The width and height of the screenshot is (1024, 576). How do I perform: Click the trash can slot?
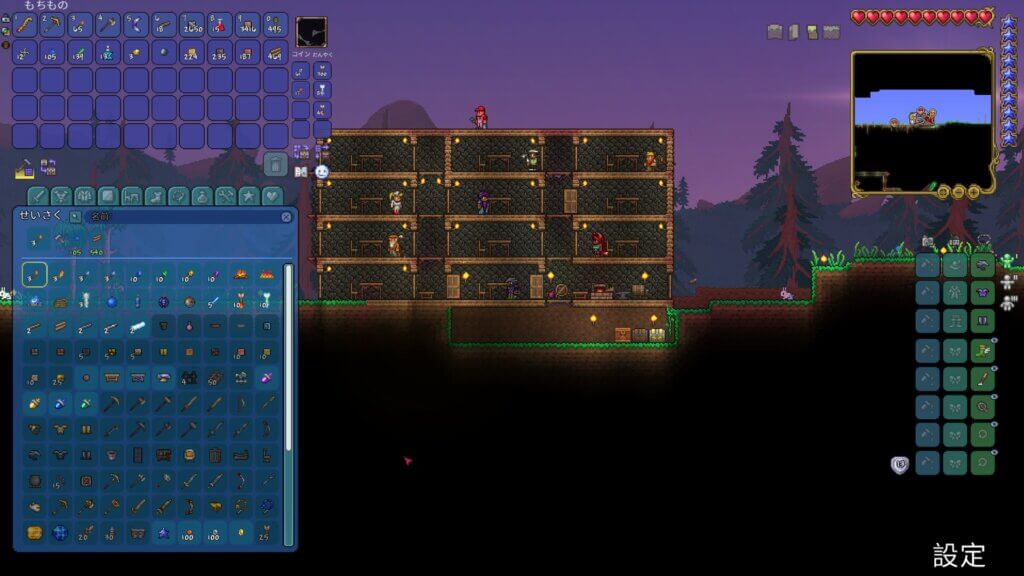pyautogui.click(x=276, y=164)
